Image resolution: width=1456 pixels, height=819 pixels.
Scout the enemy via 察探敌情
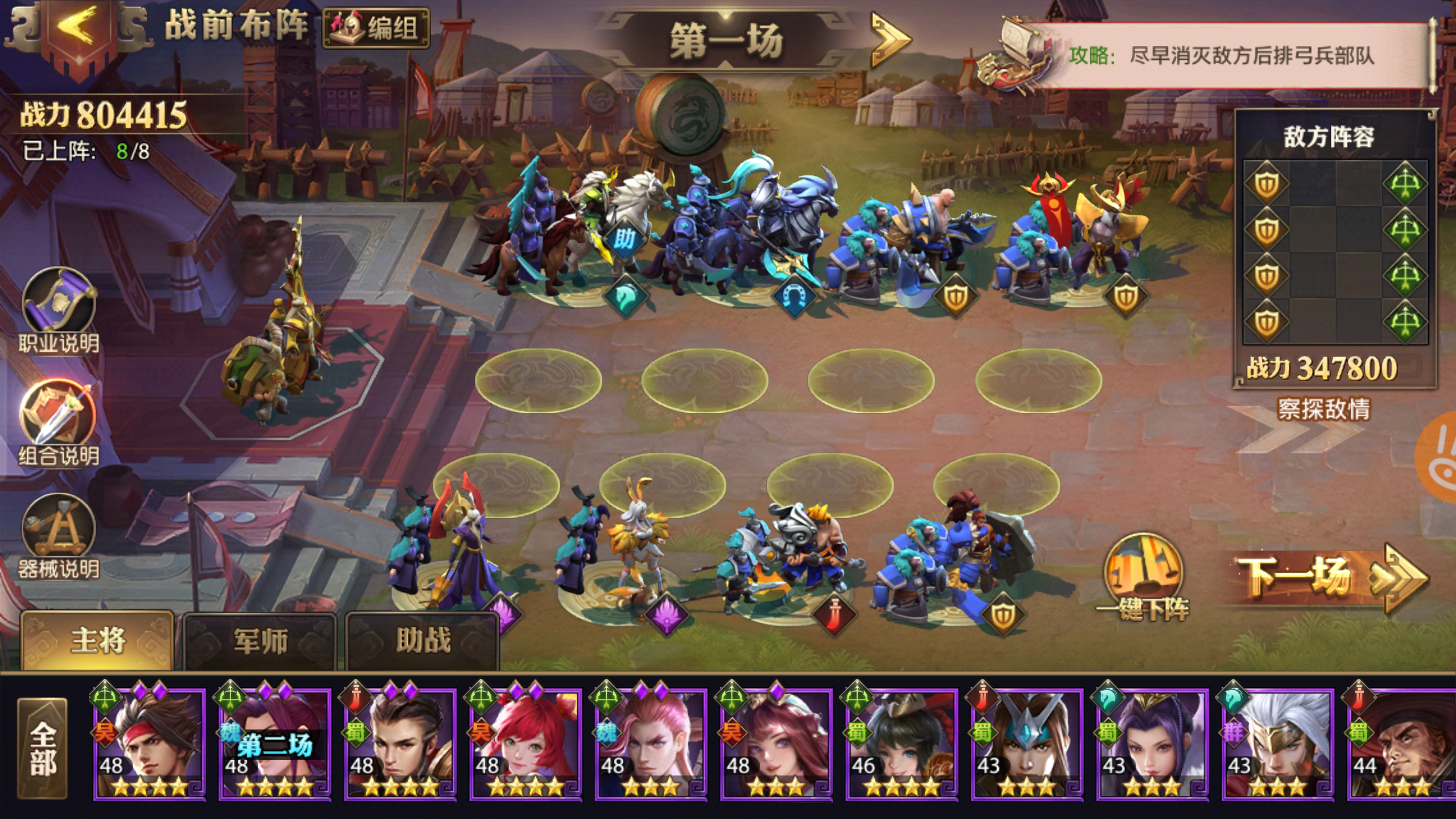pyautogui.click(x=1324, y=408)
